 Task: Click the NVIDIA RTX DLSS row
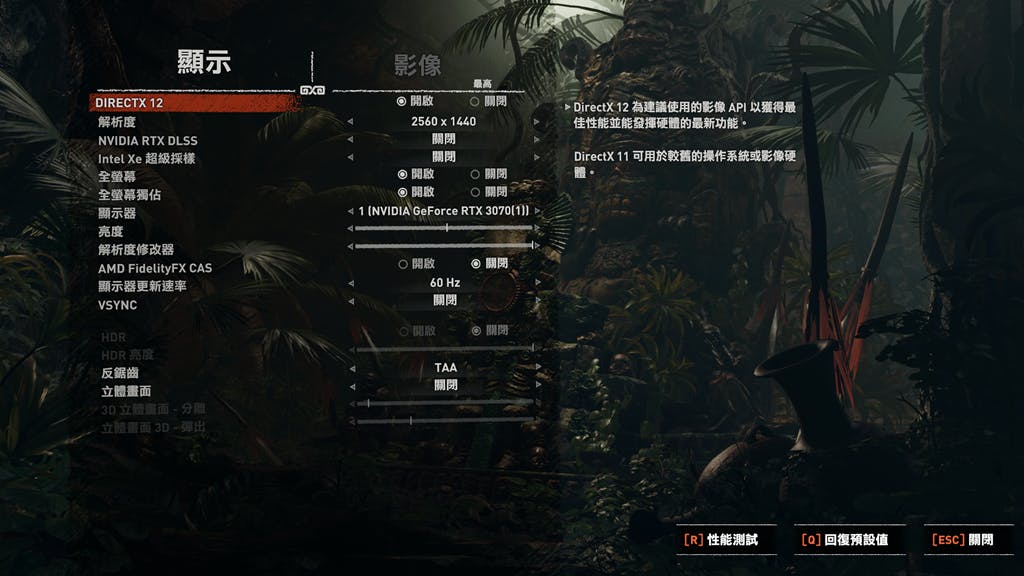pyautogui.click(x=147, y=139)
